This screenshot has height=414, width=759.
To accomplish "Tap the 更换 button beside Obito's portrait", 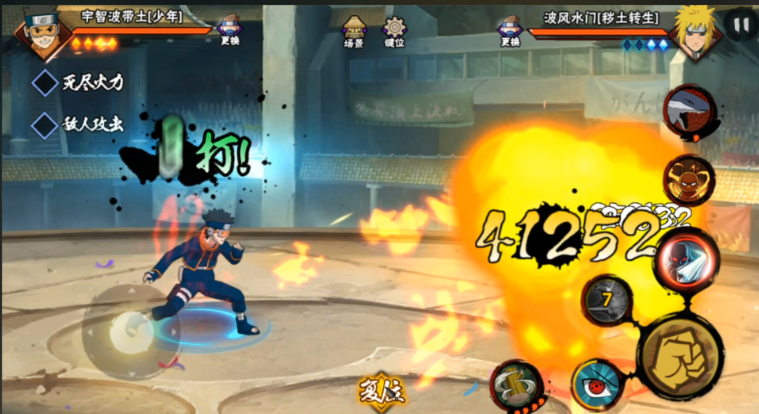I will coord(229,30).
